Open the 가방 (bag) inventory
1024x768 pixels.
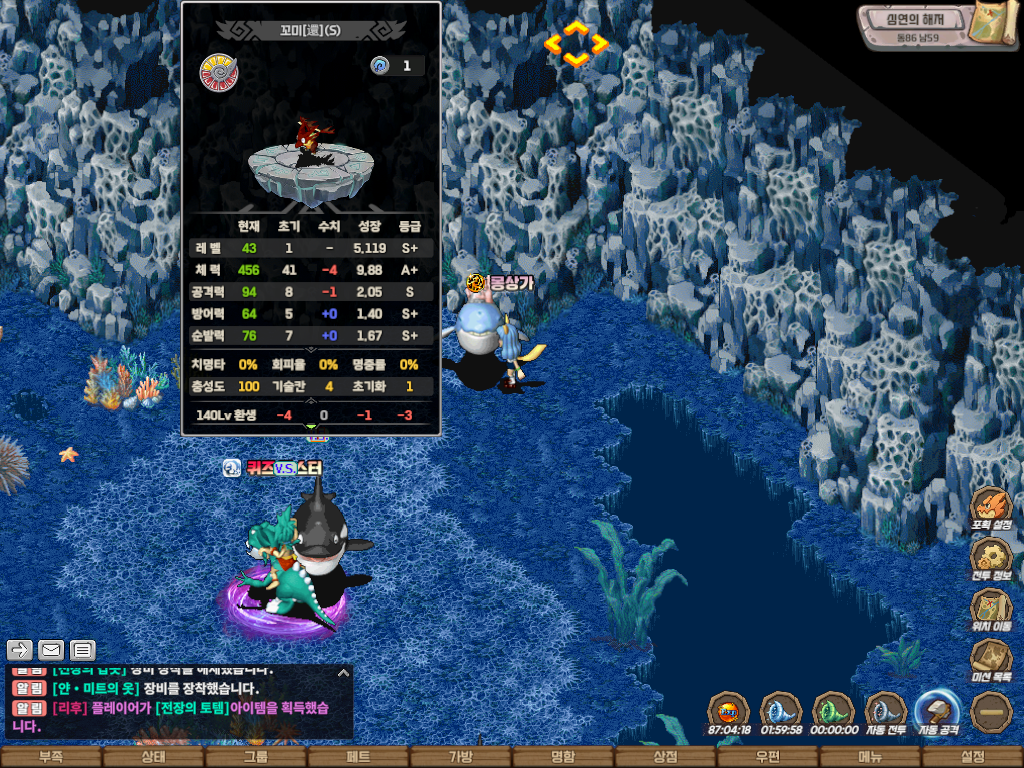tap(460, 757)
